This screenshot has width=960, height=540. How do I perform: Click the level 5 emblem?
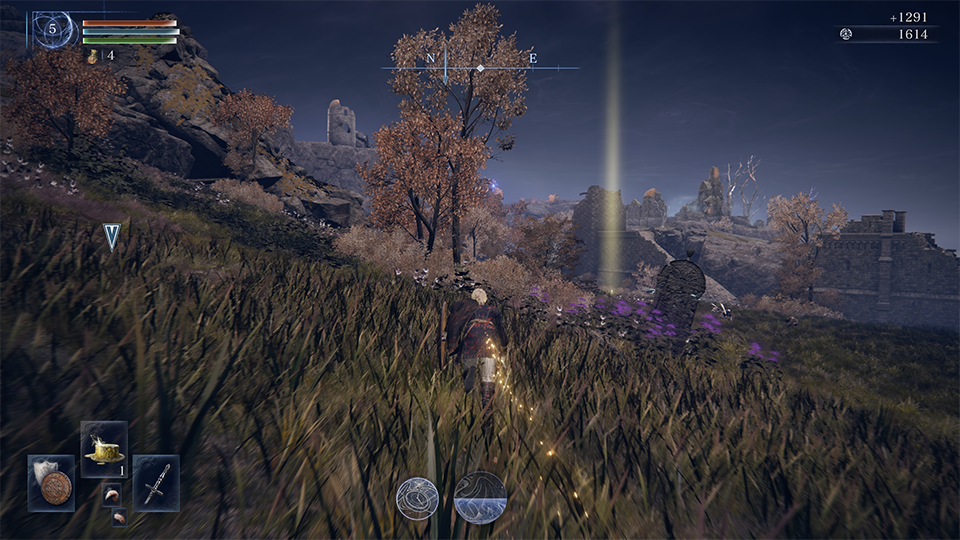(x=52, y=30)
